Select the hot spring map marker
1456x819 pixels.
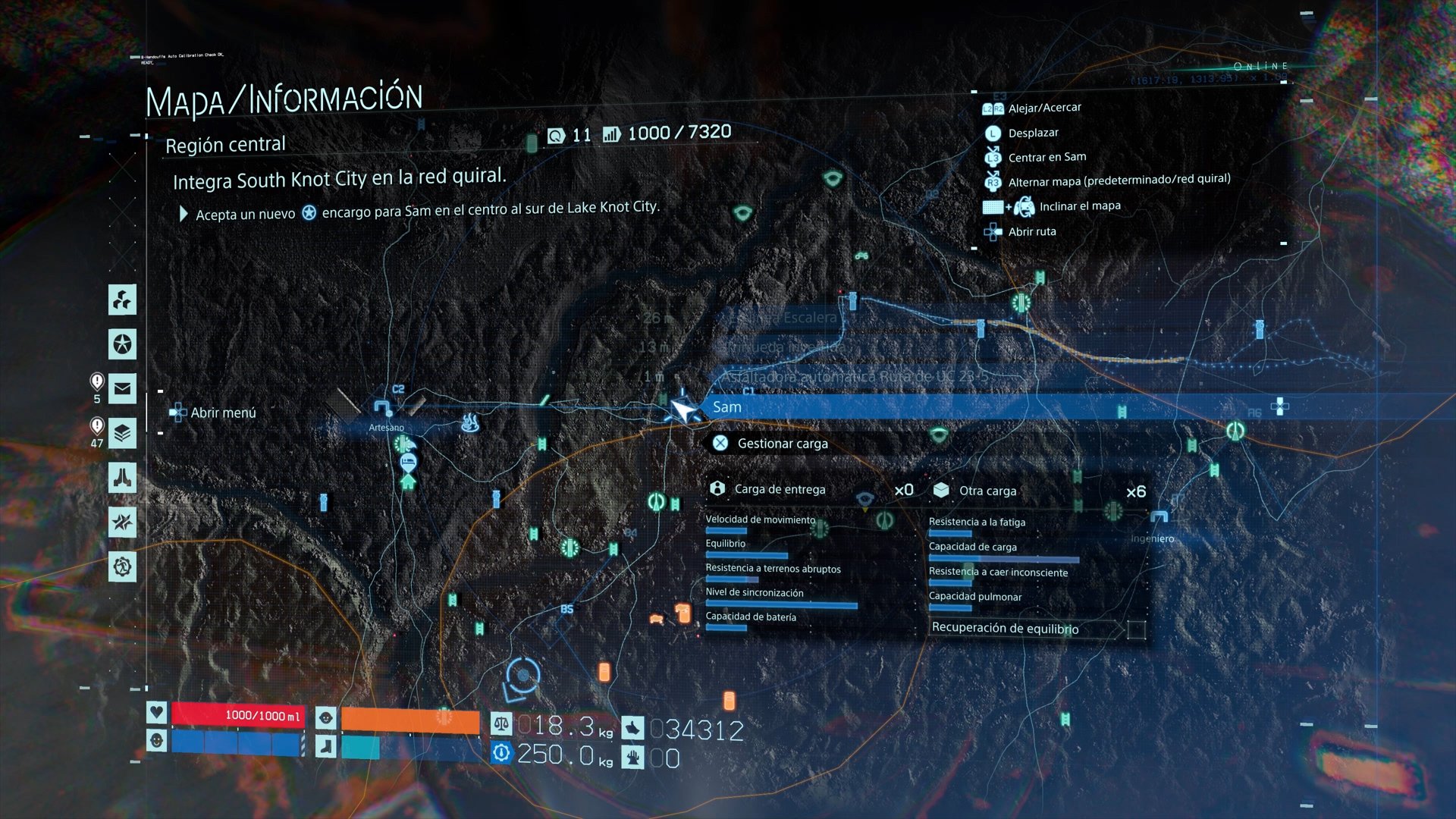click(470, 422)
